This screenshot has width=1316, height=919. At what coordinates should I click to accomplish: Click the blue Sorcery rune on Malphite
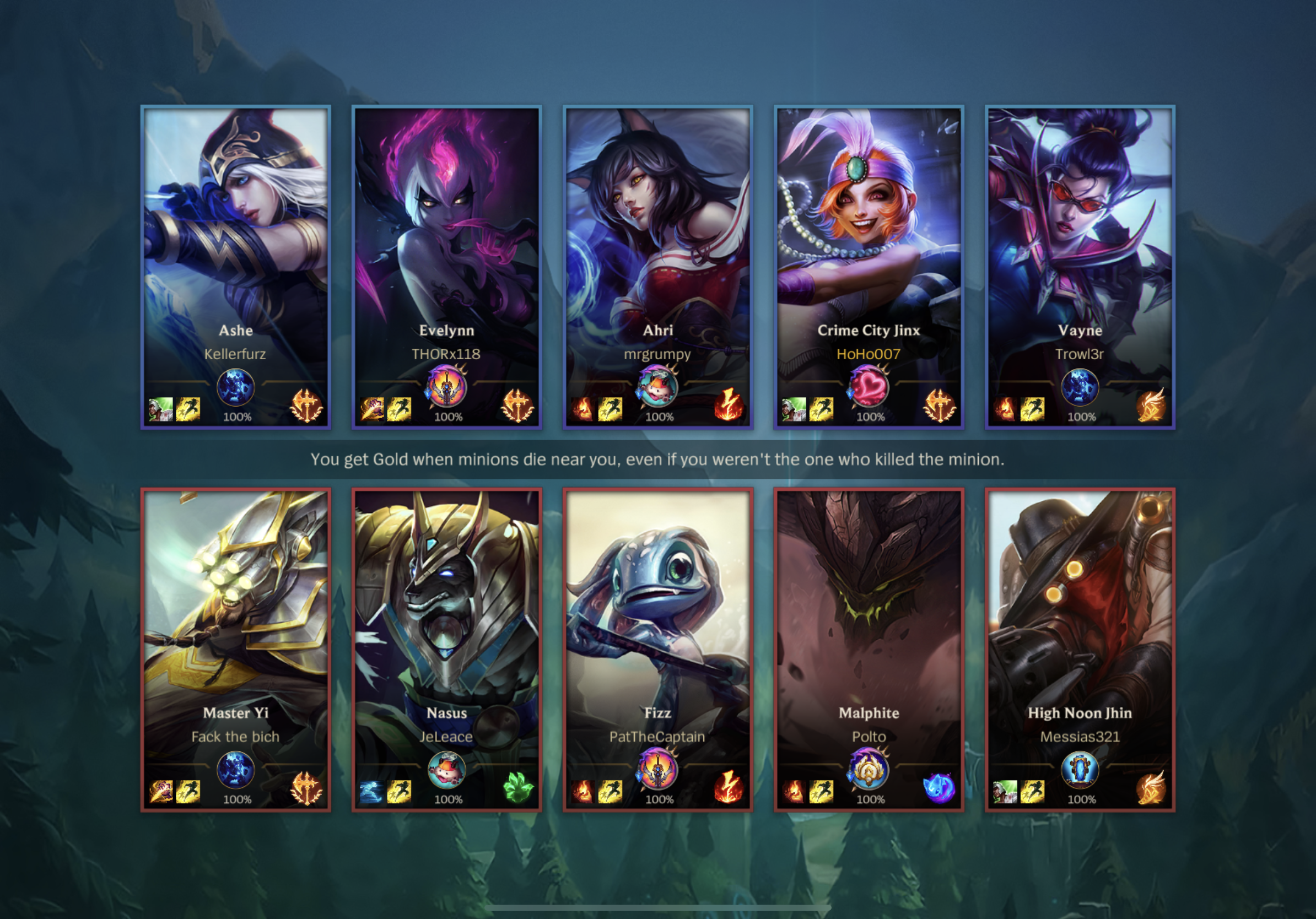point(939,788)
